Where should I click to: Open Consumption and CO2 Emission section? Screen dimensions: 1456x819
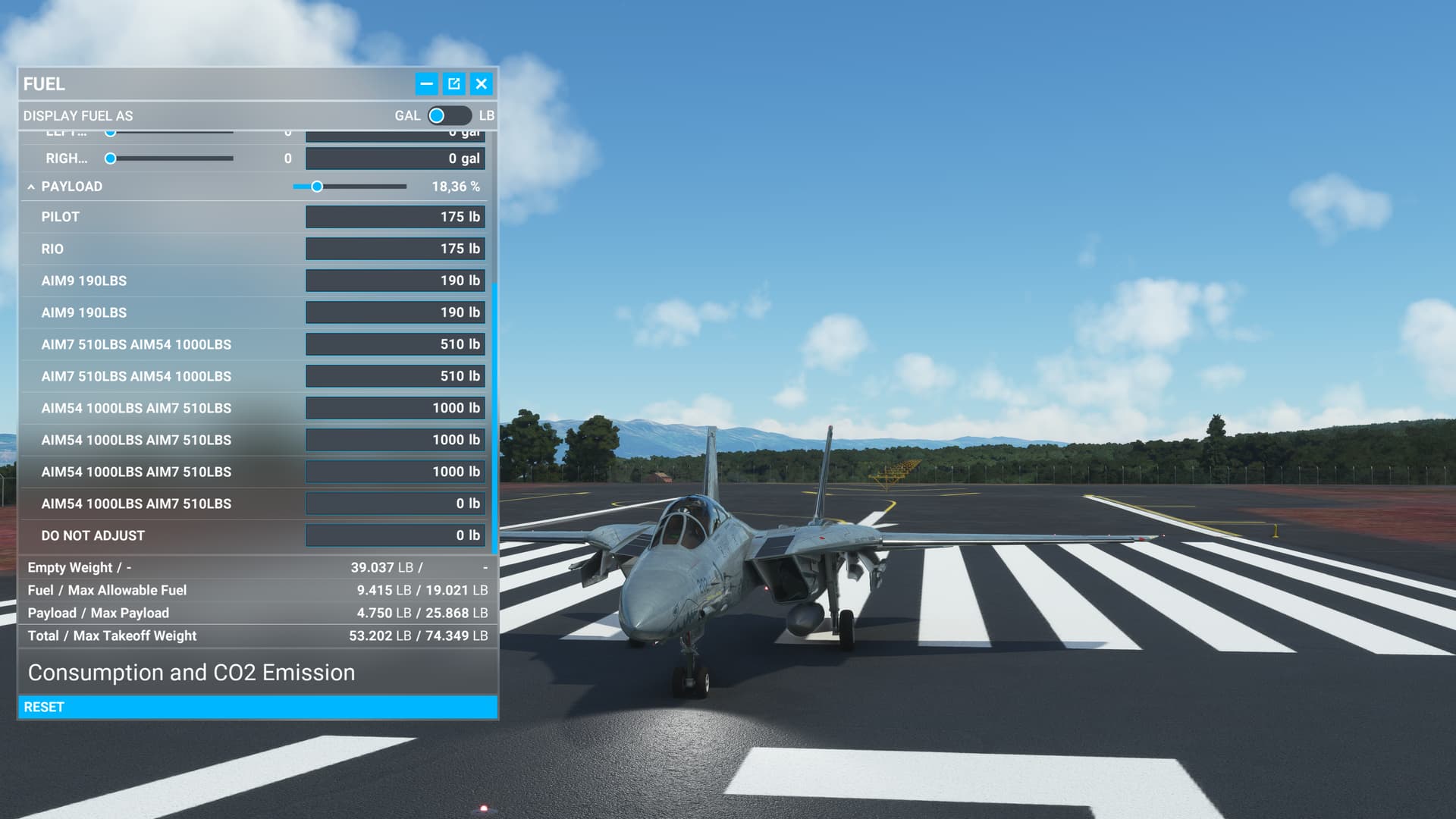click(191, 673)
